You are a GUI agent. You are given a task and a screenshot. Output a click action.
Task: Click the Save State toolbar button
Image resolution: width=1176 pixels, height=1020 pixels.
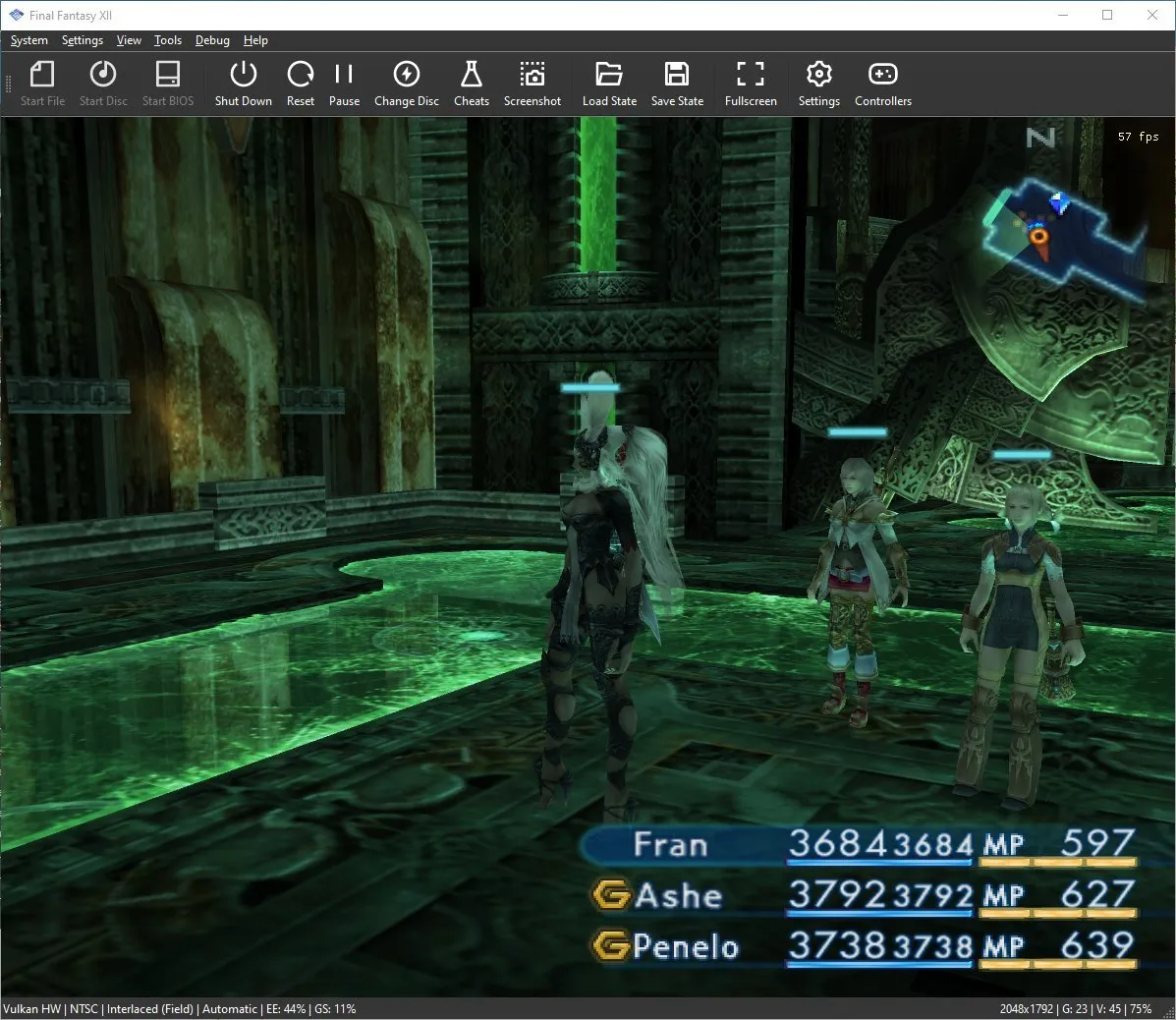pyautogui.click(x=677, y=84)
